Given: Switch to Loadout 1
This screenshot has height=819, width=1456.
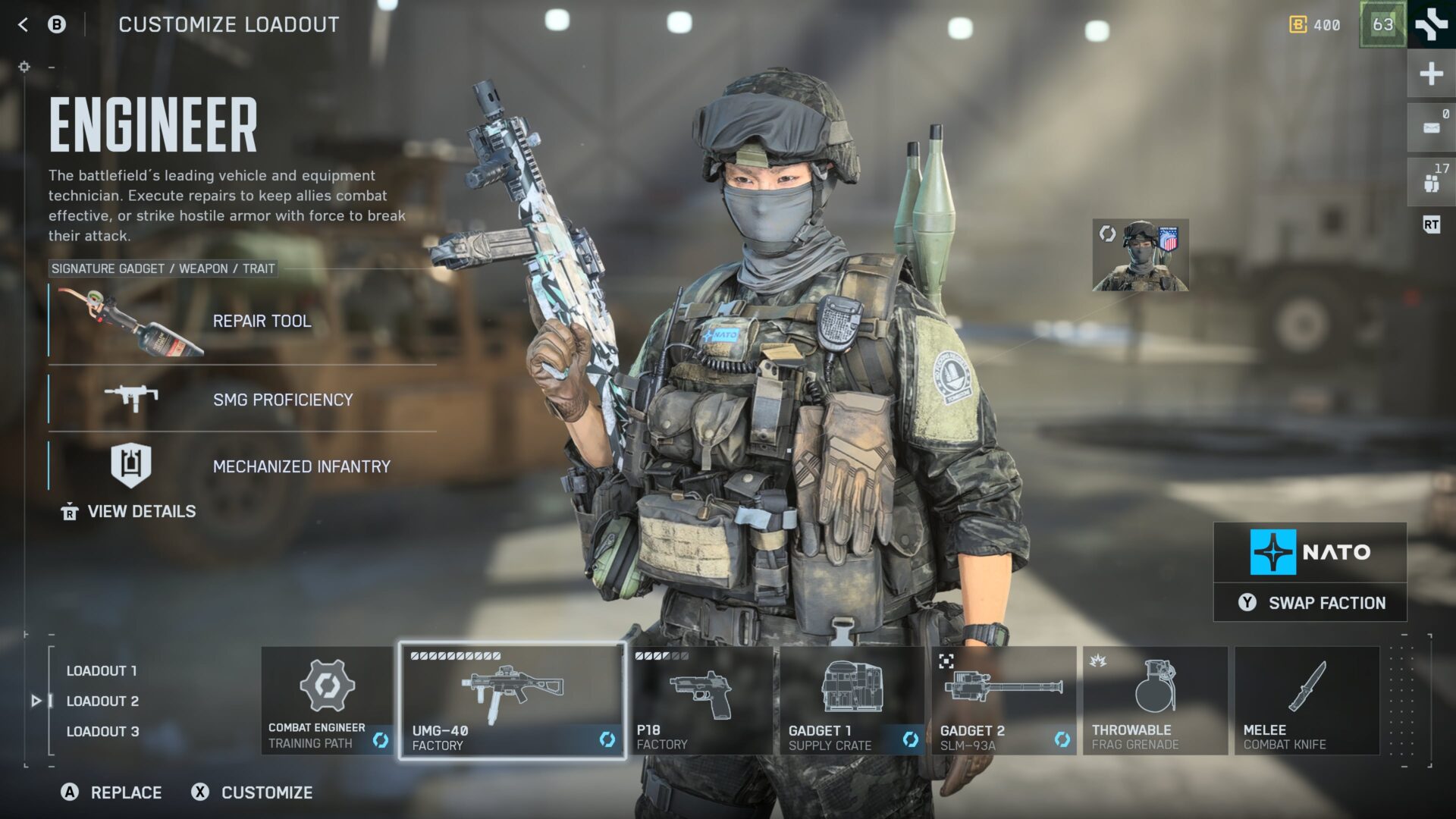Looking at the screenshot, I should pyautogui.click(x=102, y=671).
